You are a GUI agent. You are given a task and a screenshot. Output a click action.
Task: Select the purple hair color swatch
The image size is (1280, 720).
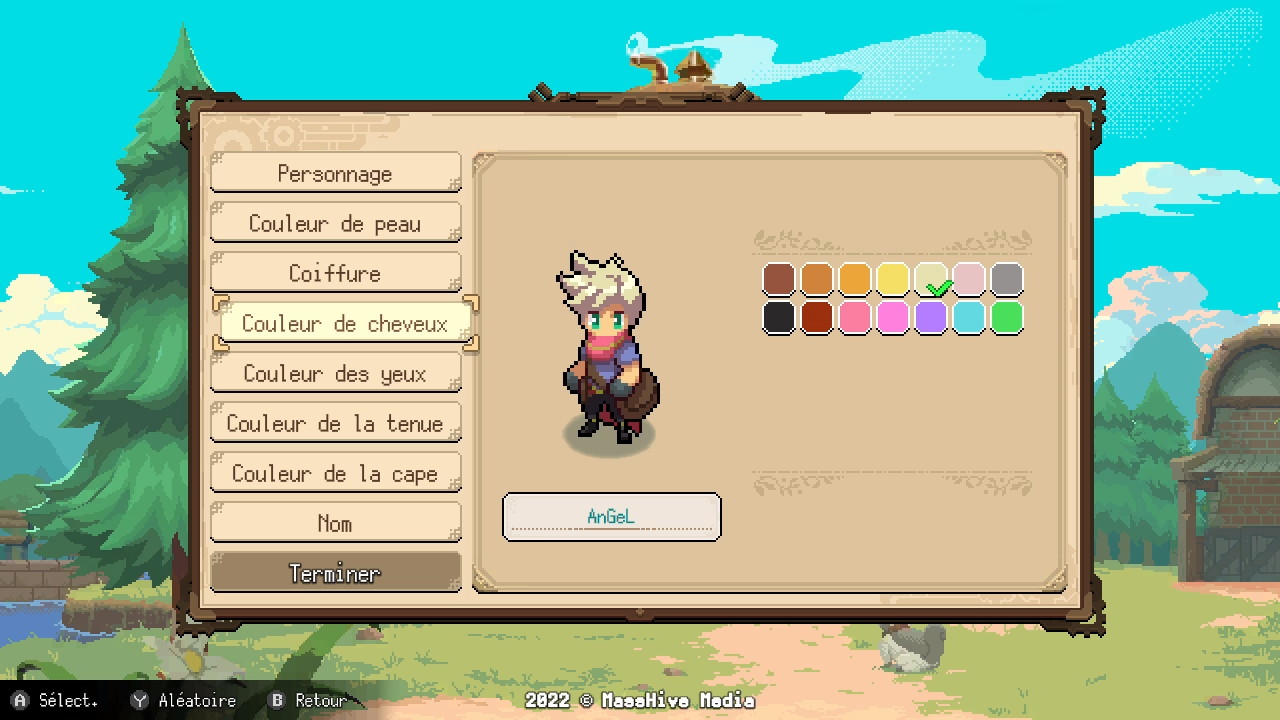tap(931, 318)
